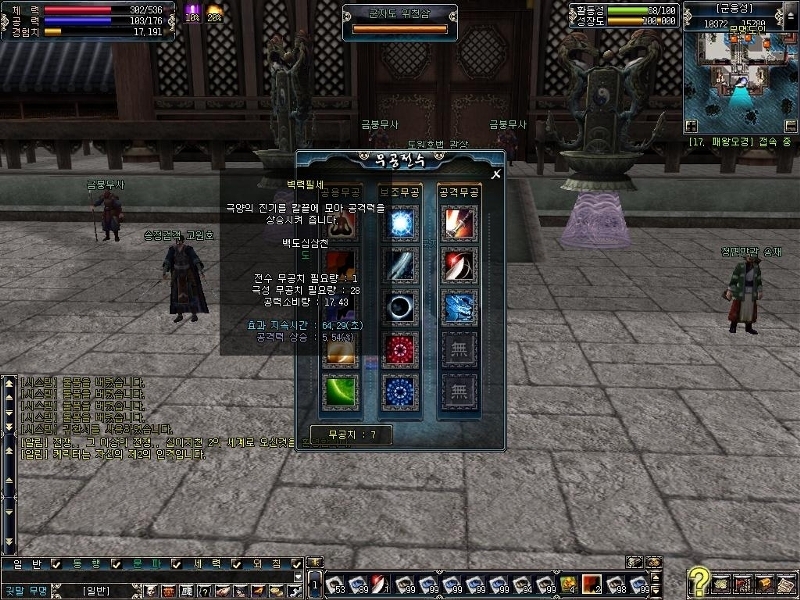Pick the blue circular pattern skill
Image resolution: width=800 pixels, height=600 pixels.
click(x=402, y=390)
